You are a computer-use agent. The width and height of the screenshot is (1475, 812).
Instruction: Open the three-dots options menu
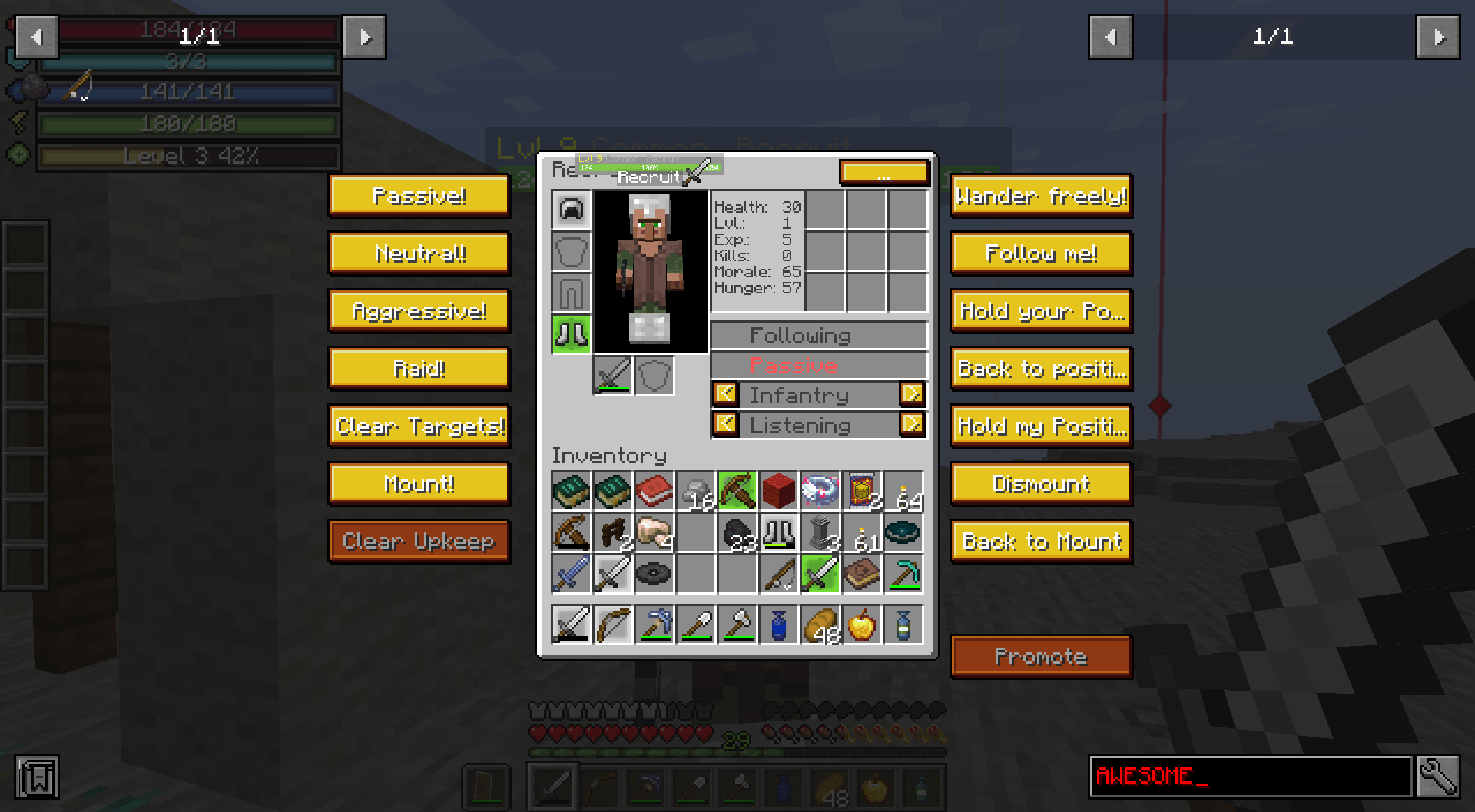click(884, 174)
